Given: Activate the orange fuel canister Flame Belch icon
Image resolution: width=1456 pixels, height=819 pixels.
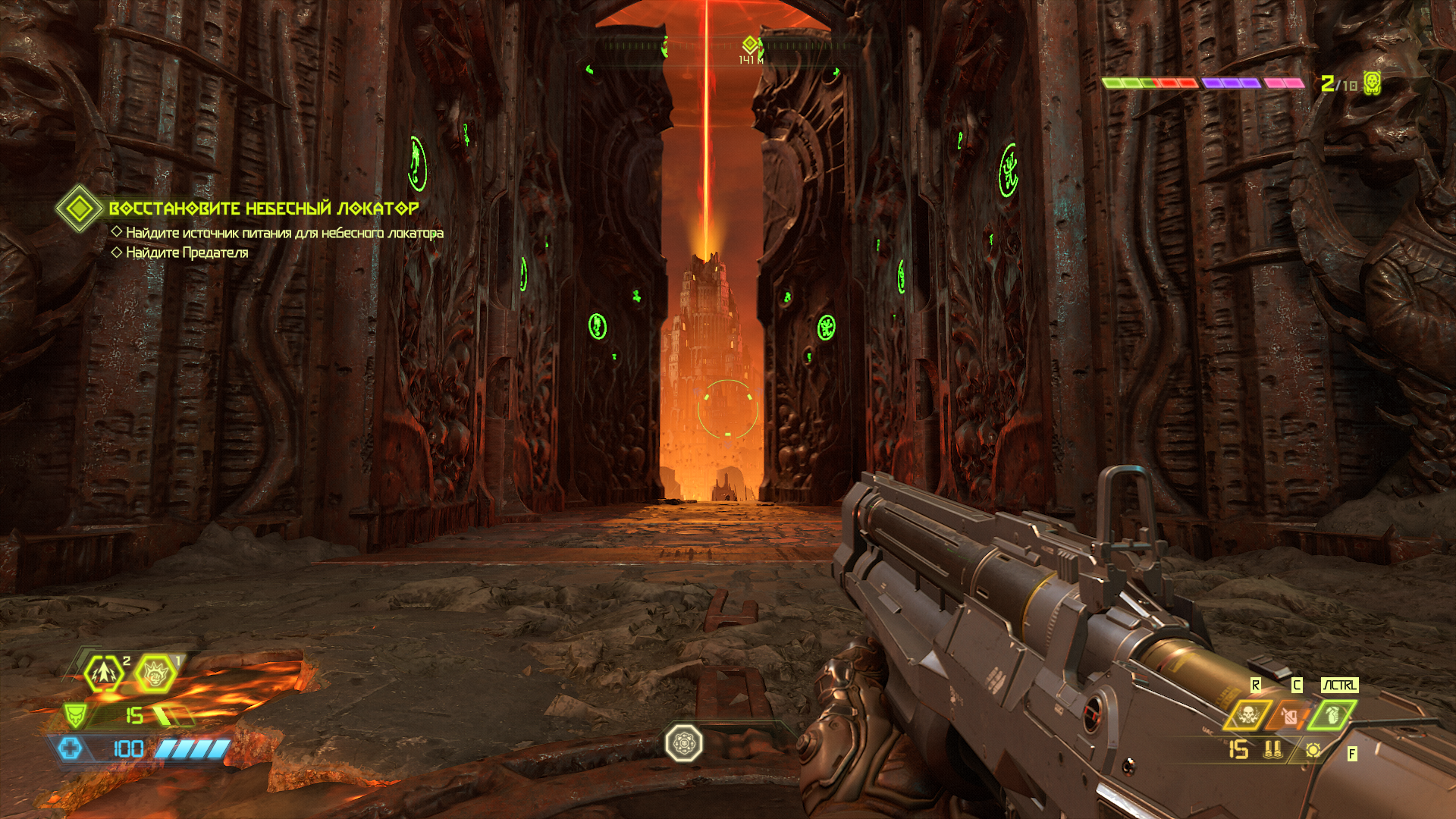Looking at the screenshot, I should pos(1290,714).
